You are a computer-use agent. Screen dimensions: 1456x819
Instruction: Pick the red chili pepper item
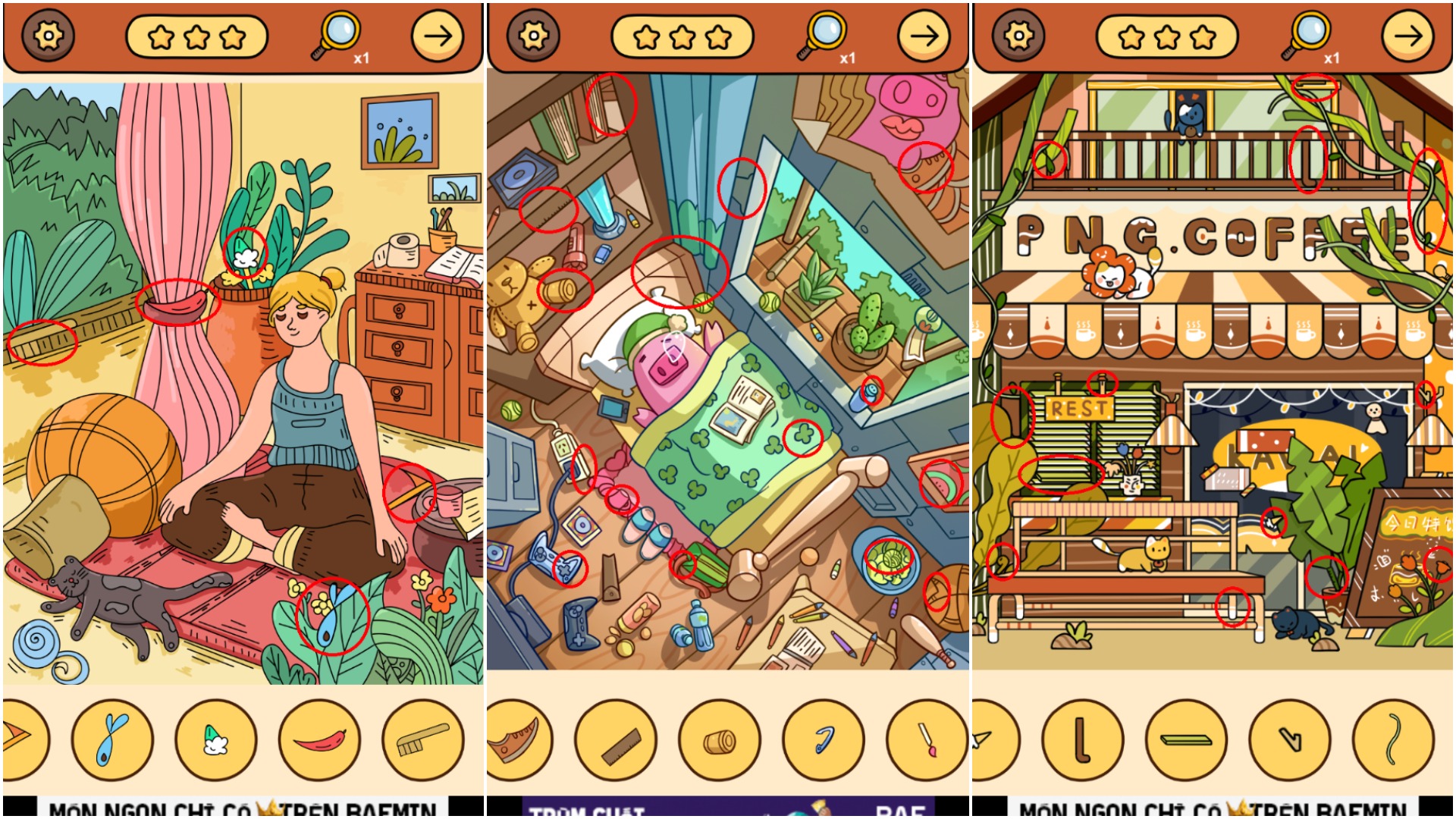(319, 739)
